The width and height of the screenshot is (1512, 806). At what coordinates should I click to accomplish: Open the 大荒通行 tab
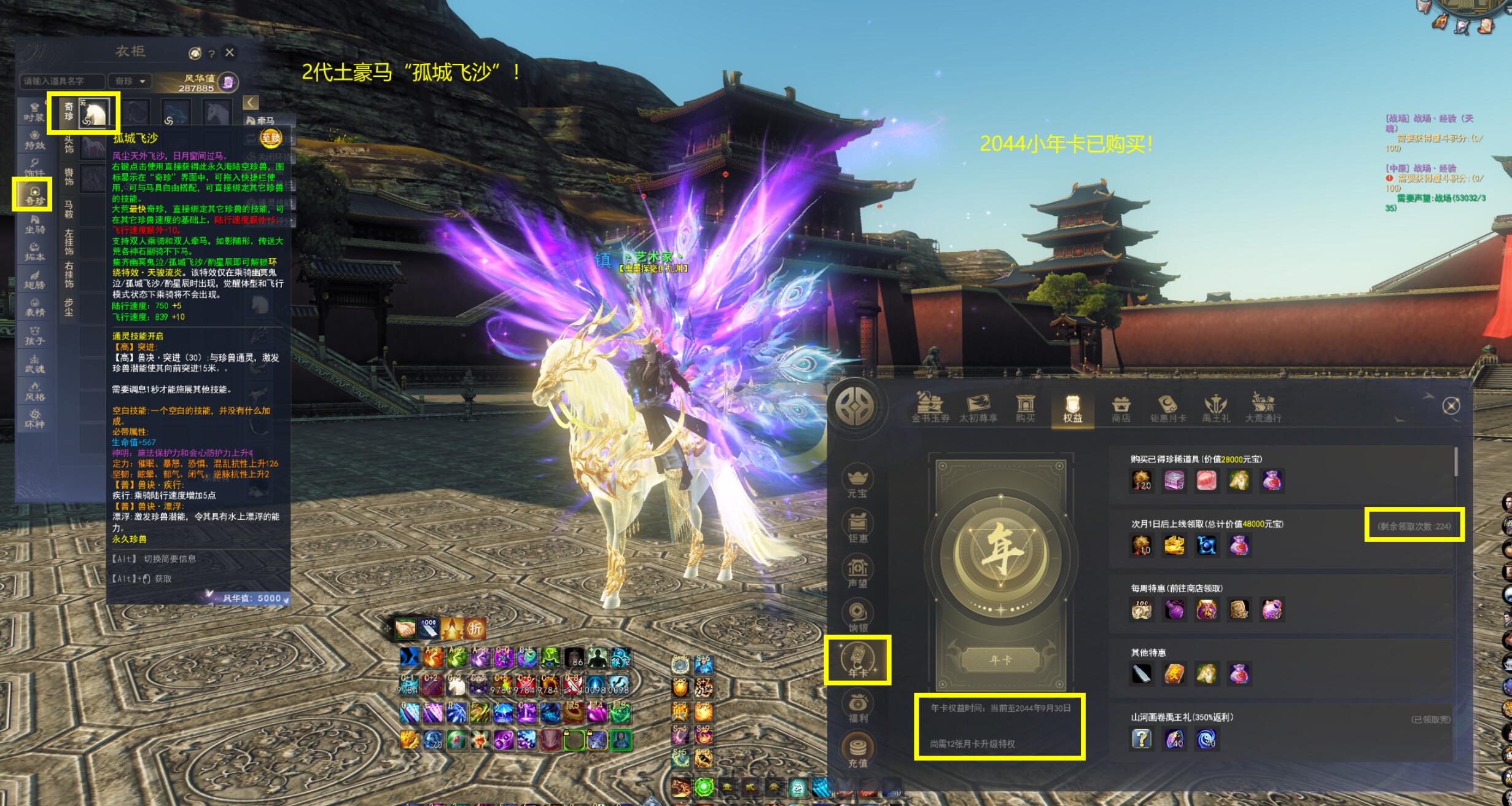(1263, 407)
